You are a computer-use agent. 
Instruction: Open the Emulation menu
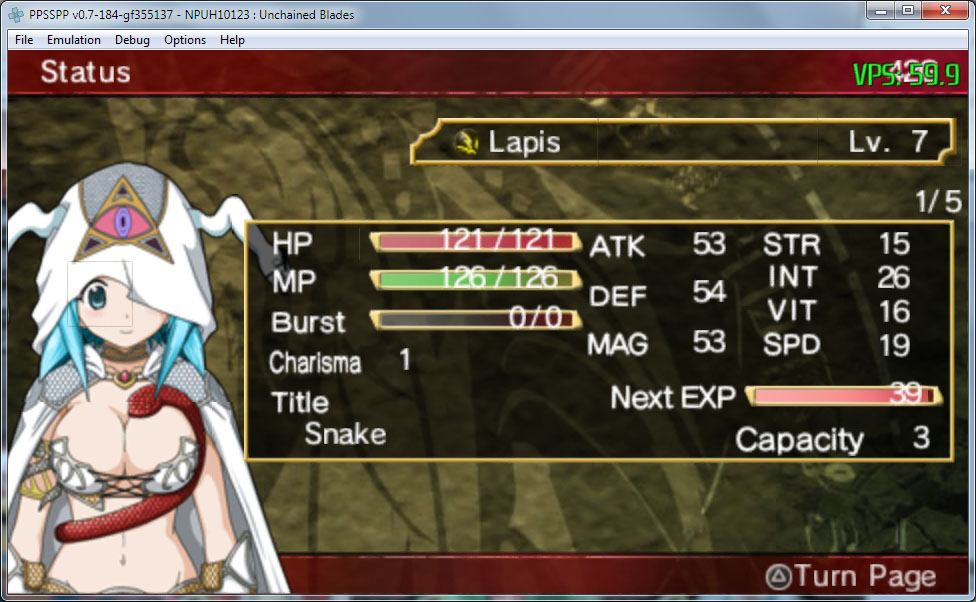pos(74,40)
